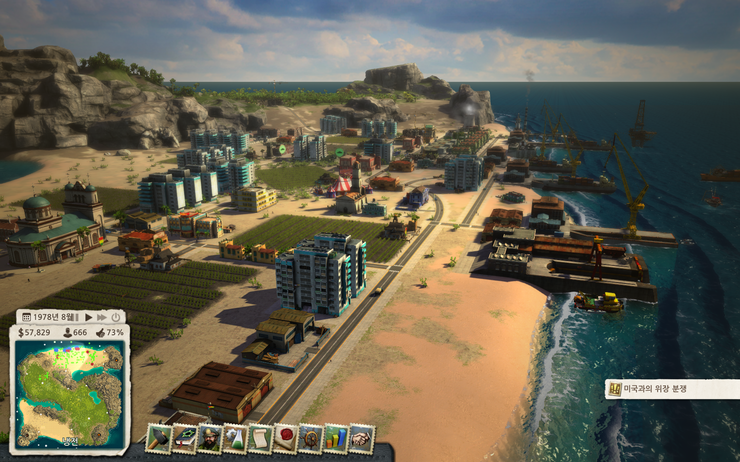Open the blank paper scroll icon
Screen dimensions: 740x462
(x=260, y=438)
